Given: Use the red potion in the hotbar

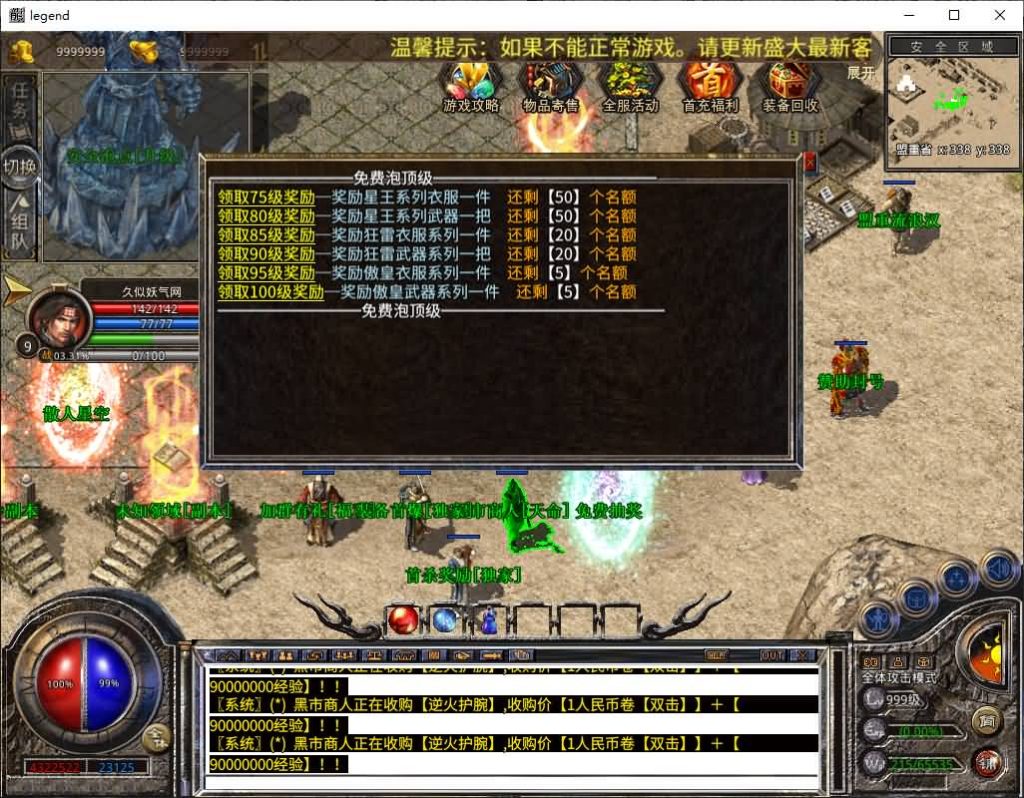Looking at the screenshot, I should tap(403, 620).
